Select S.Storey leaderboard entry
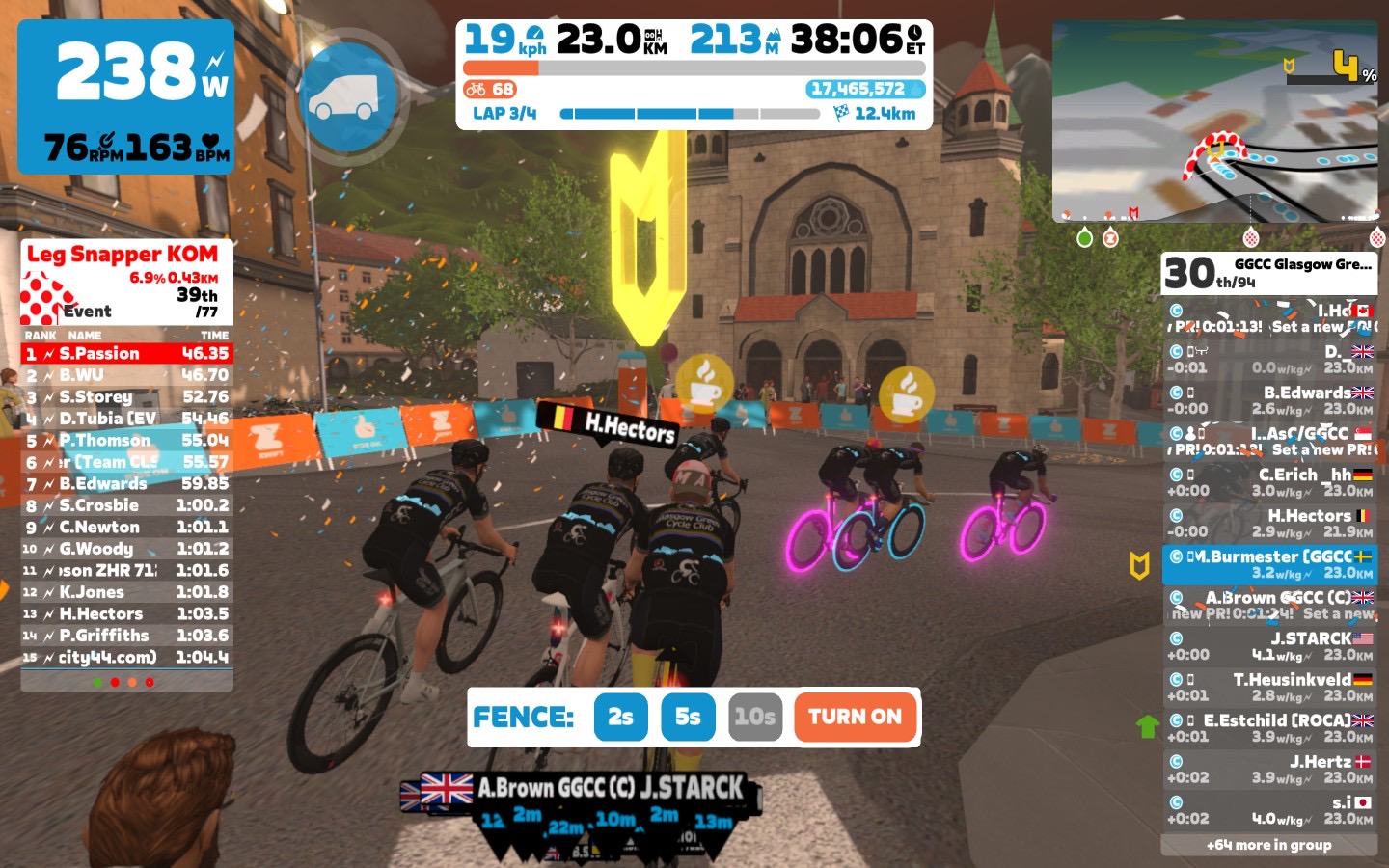The height and width of the screenshot is (868, 1389). [x=126, y=396]
